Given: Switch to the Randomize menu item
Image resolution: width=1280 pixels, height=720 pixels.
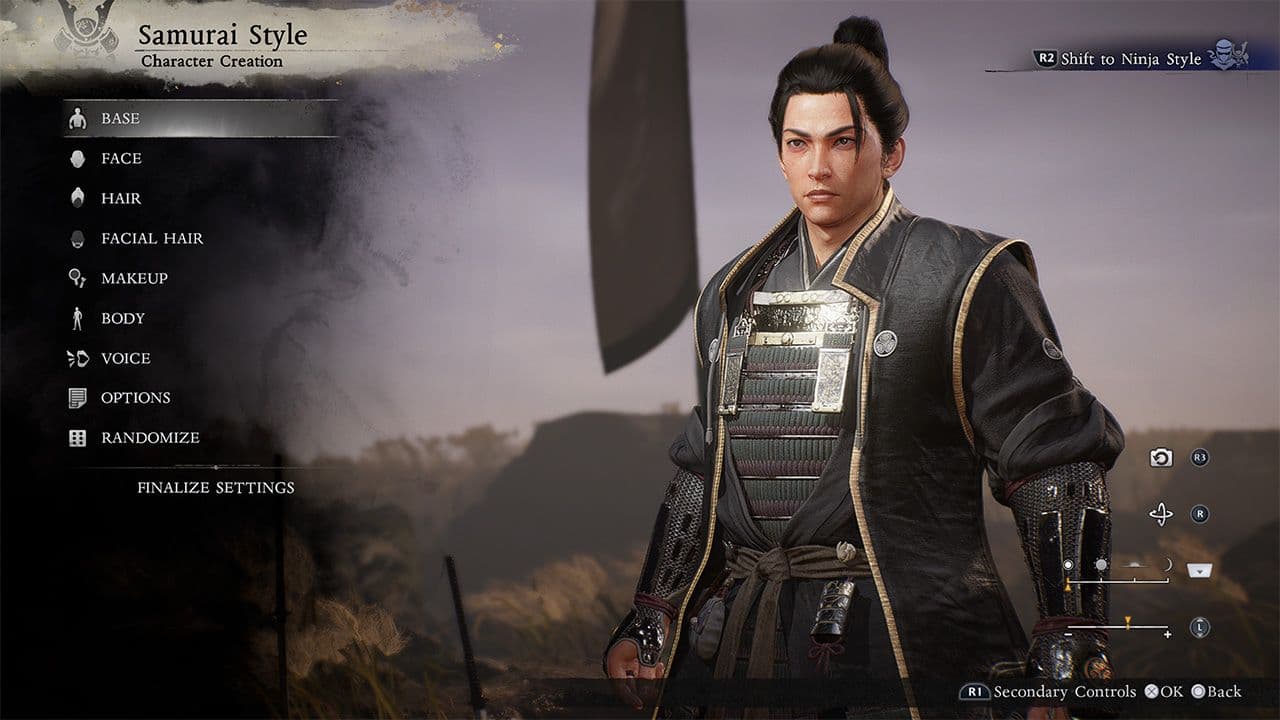Looking at the screenshot, I should point(150,438).
